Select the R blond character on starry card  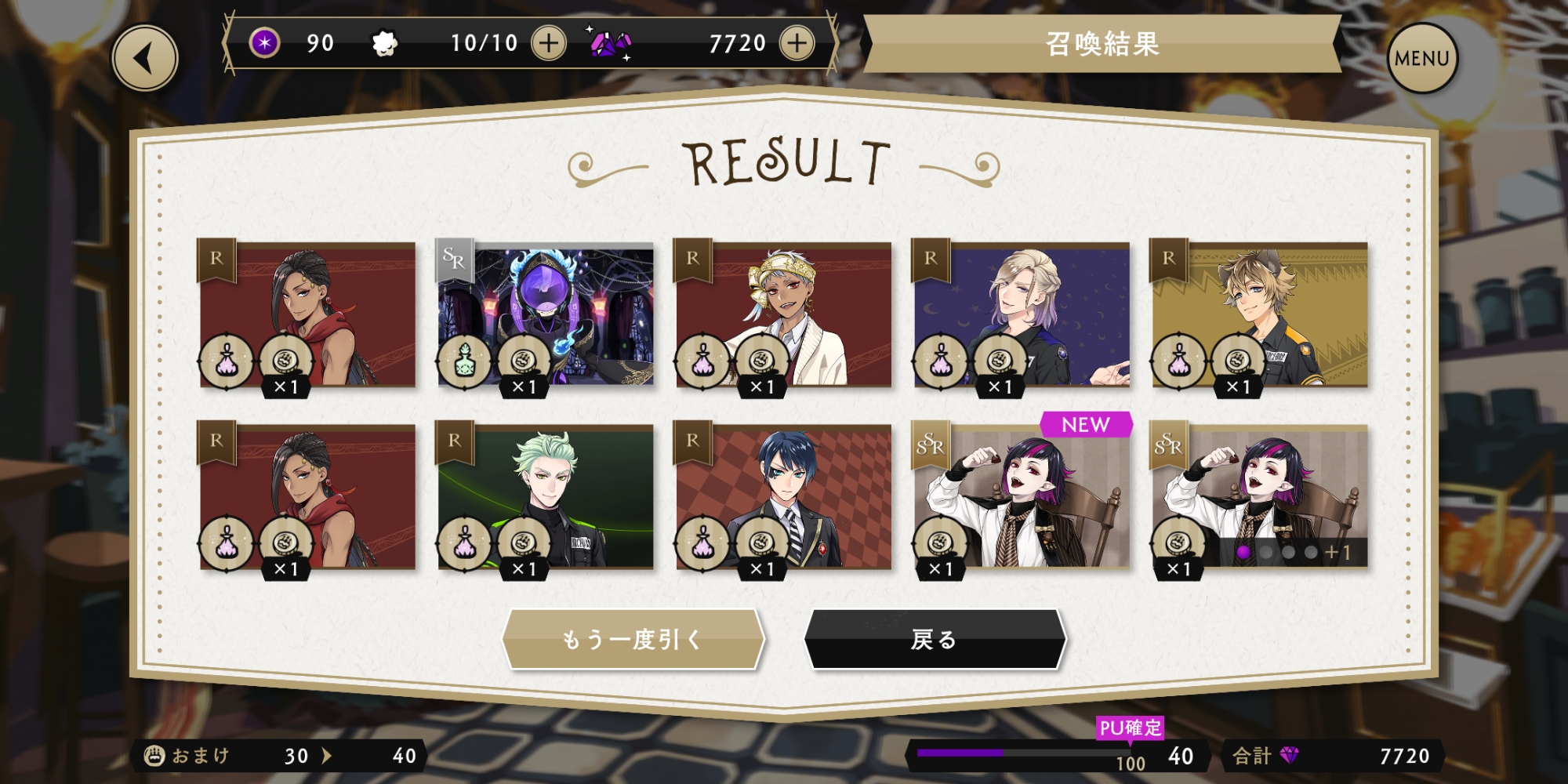coord(1022,315)
